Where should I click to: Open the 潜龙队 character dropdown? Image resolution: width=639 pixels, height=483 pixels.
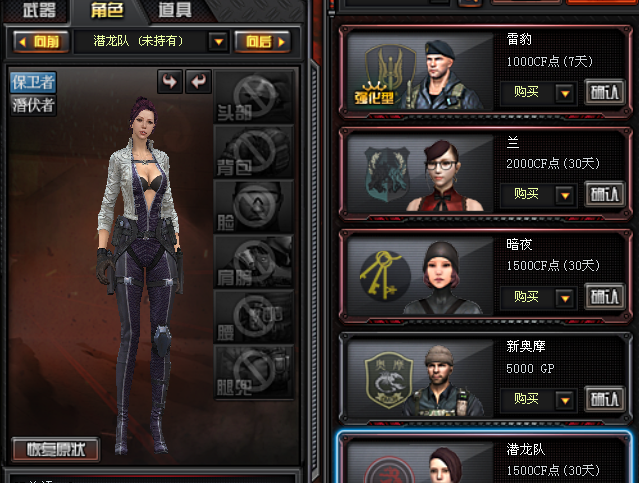218,41
